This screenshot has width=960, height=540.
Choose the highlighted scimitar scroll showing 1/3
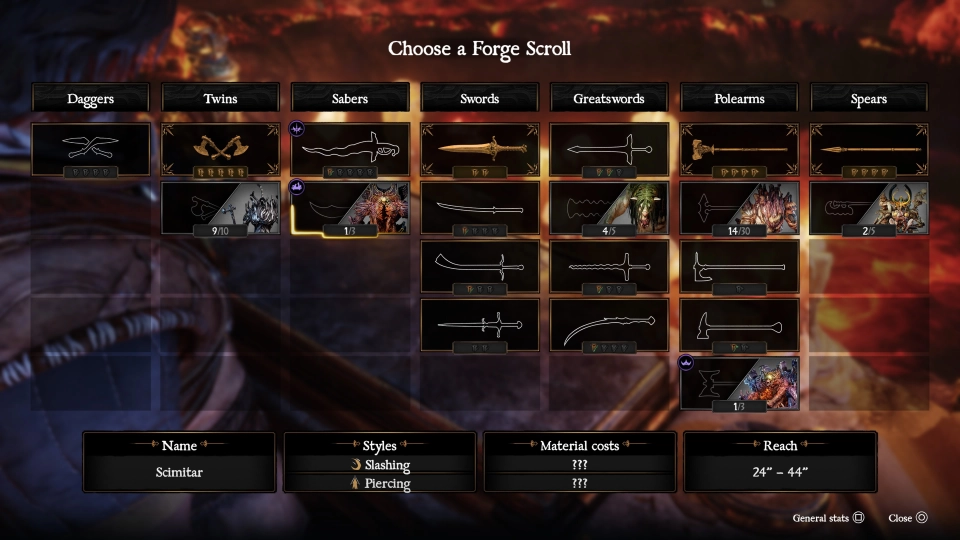pos(350,208)
